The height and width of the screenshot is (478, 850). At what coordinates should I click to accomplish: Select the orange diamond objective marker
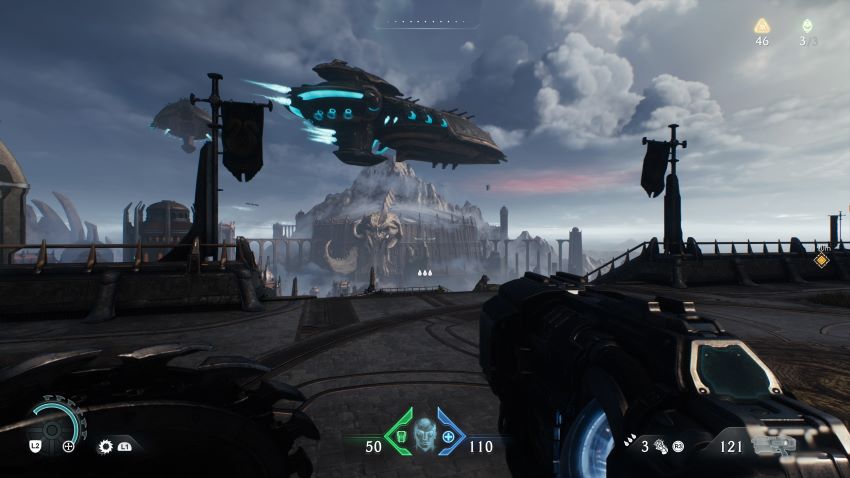[821, 260]
